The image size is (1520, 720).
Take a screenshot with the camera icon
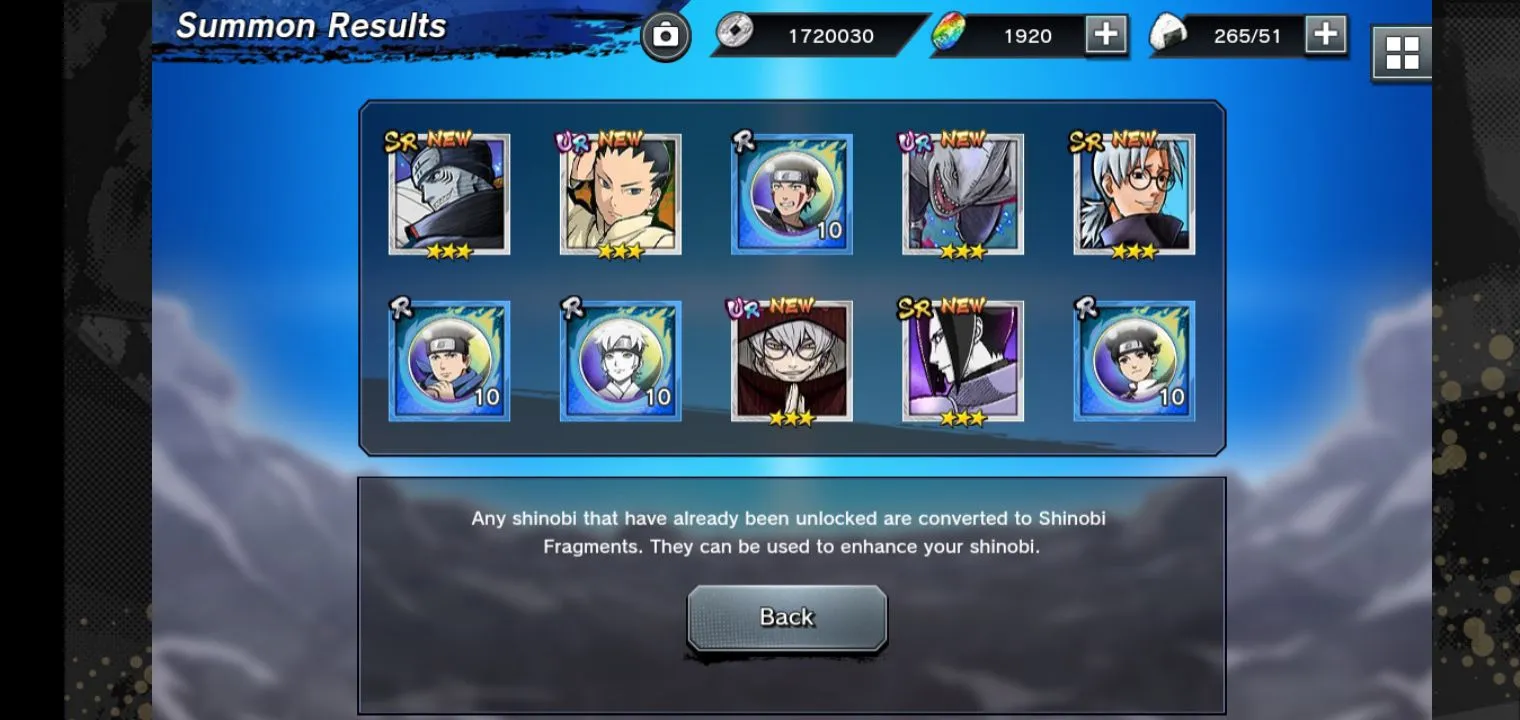(x=665, y=37)
